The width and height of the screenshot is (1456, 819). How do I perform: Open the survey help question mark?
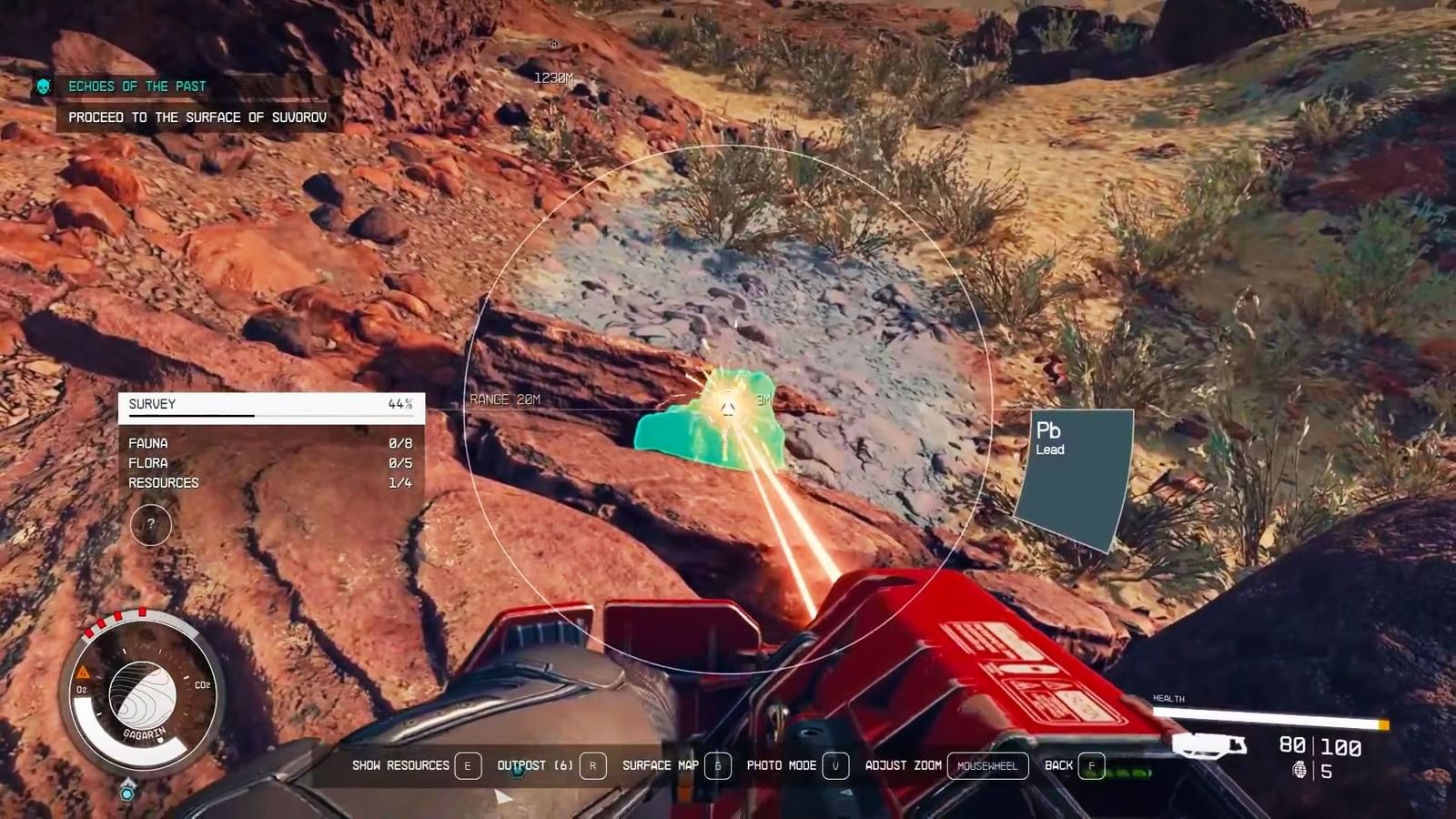click(x=151, y=525)
